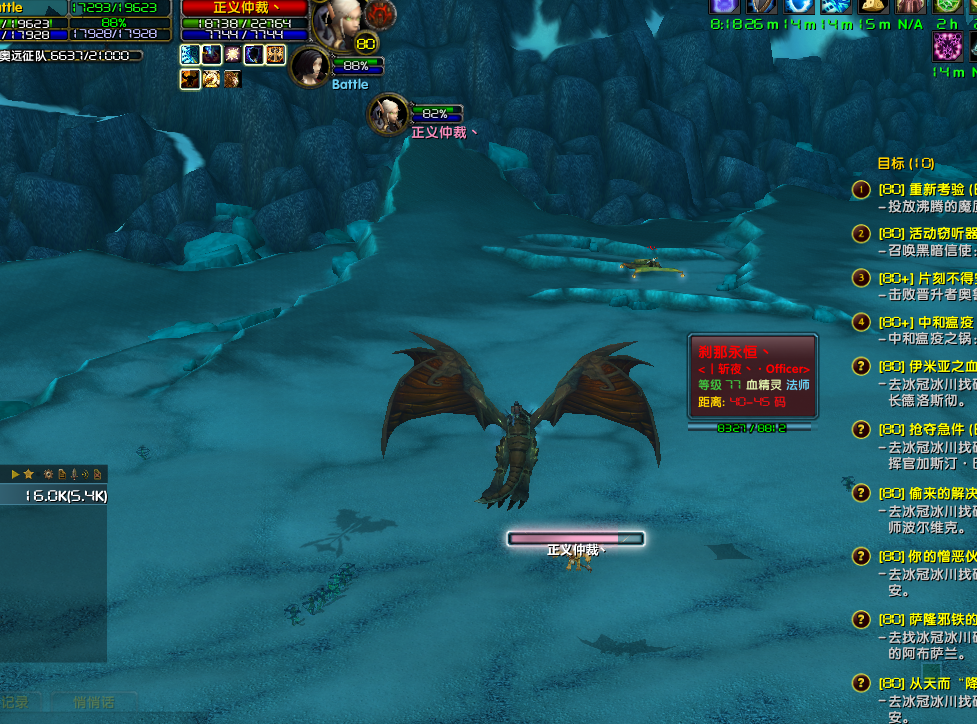
Task: Click the party member portrait labeled Battle
Action: point(310,66)
